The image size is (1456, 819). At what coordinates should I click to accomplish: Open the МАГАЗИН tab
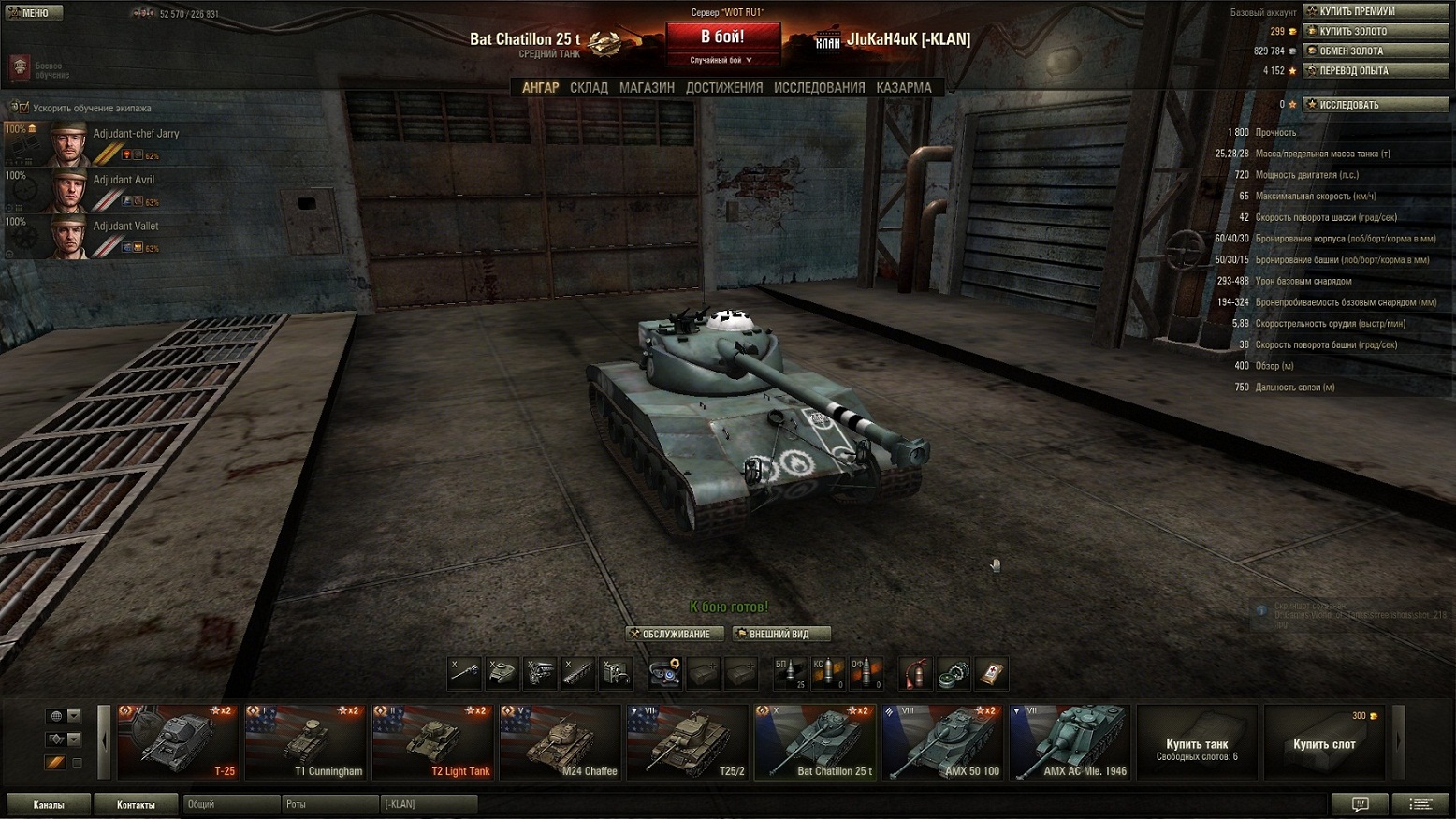[647, 87]
